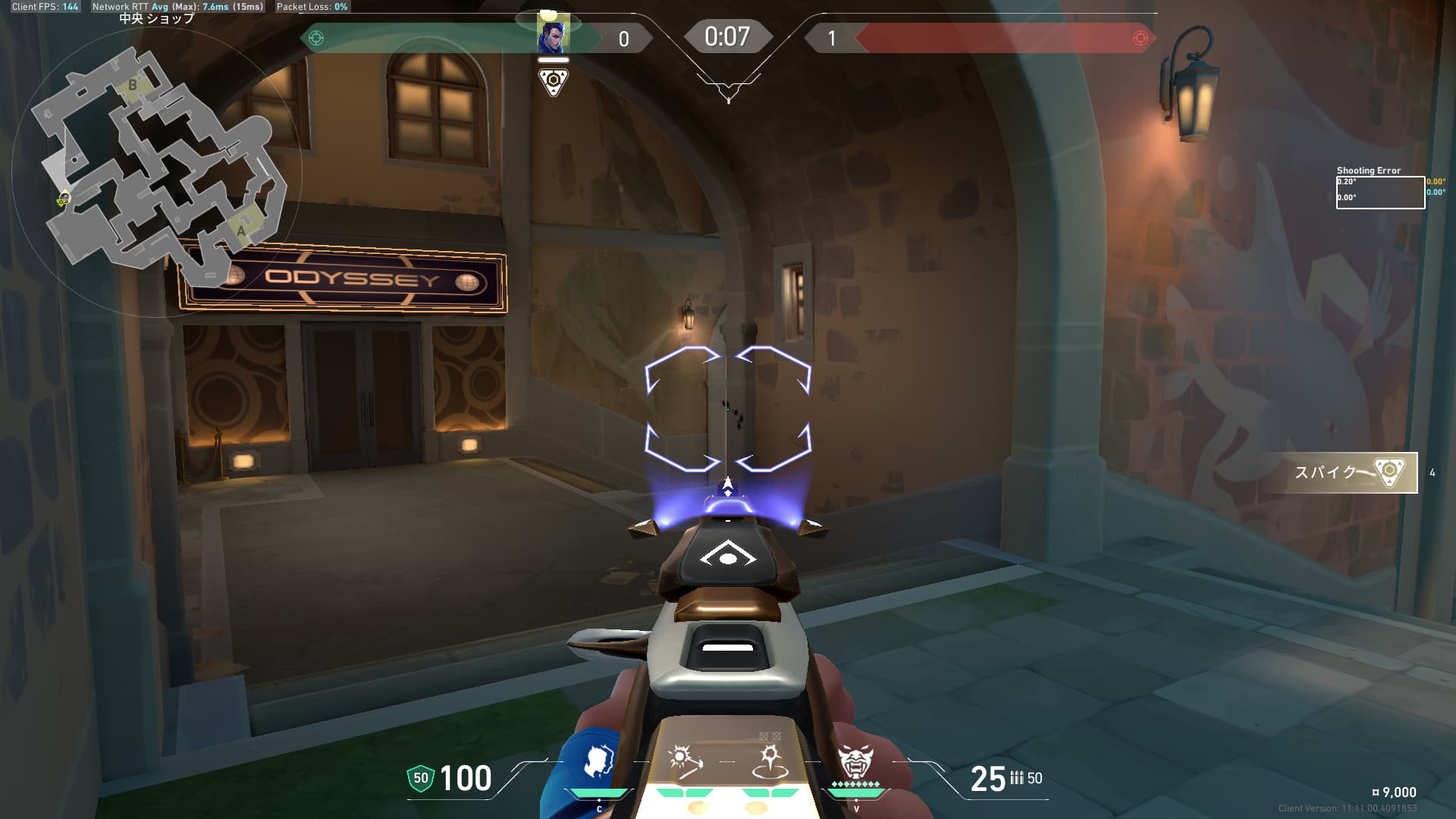Click the red team emblem on the score bar

click(1140, 38)
